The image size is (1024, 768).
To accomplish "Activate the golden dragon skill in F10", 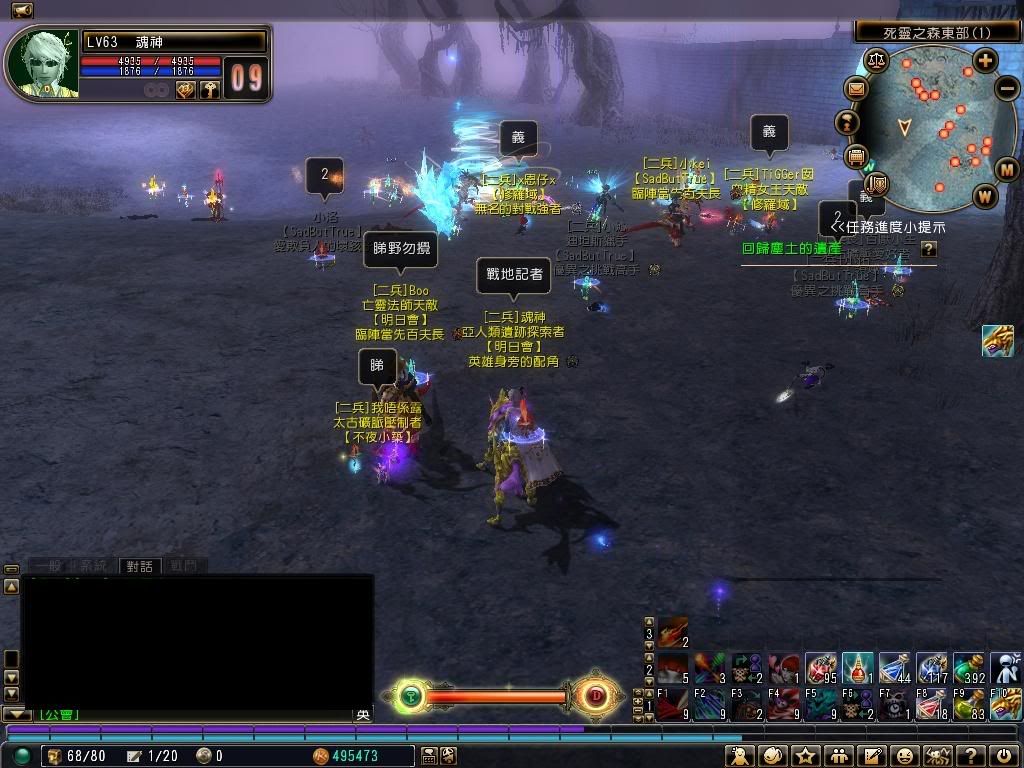I will (1005, 705).
